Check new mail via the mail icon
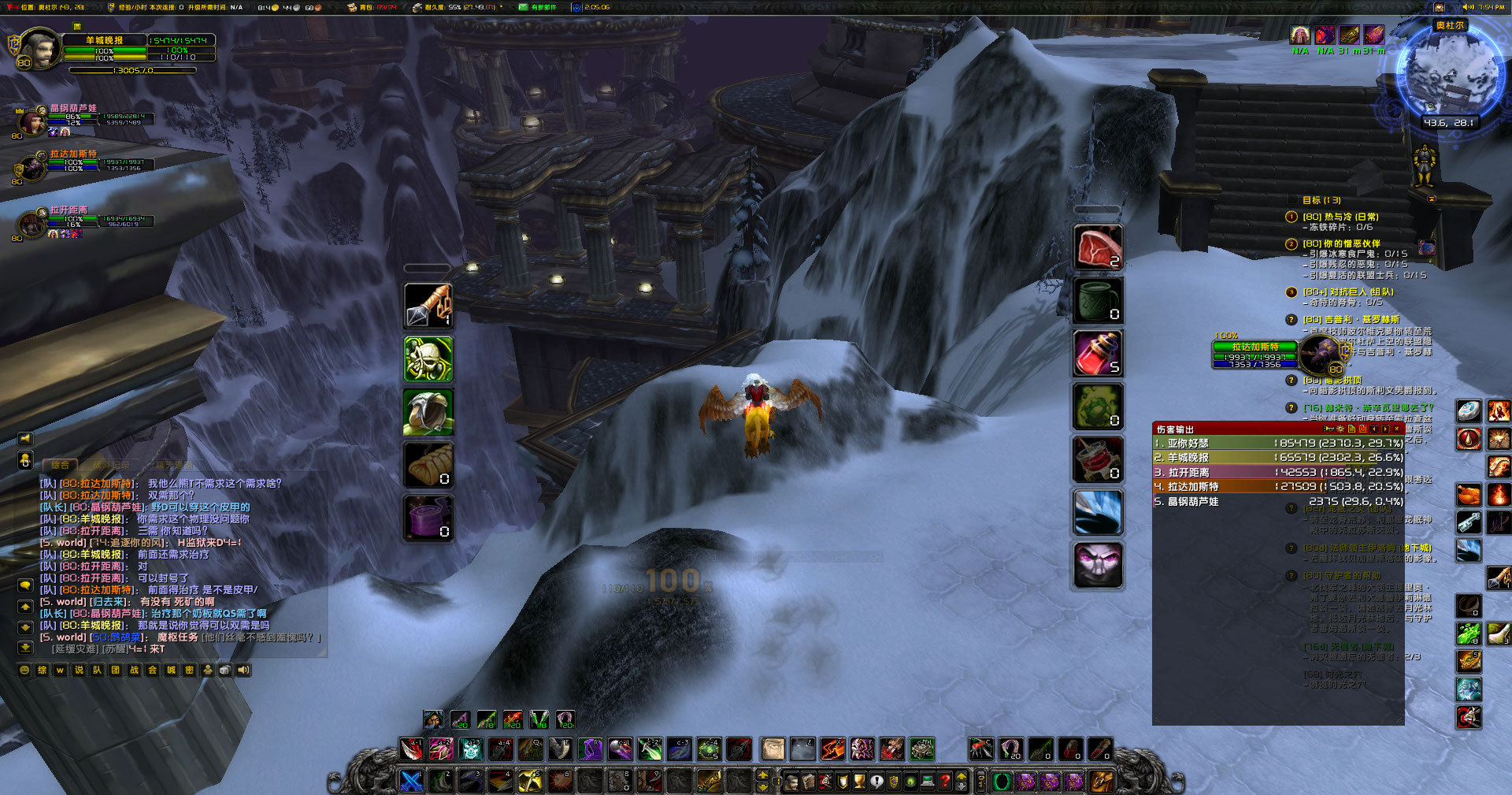Image resolution: width=1512 pixels, height=795 pixels. [522, 7]
